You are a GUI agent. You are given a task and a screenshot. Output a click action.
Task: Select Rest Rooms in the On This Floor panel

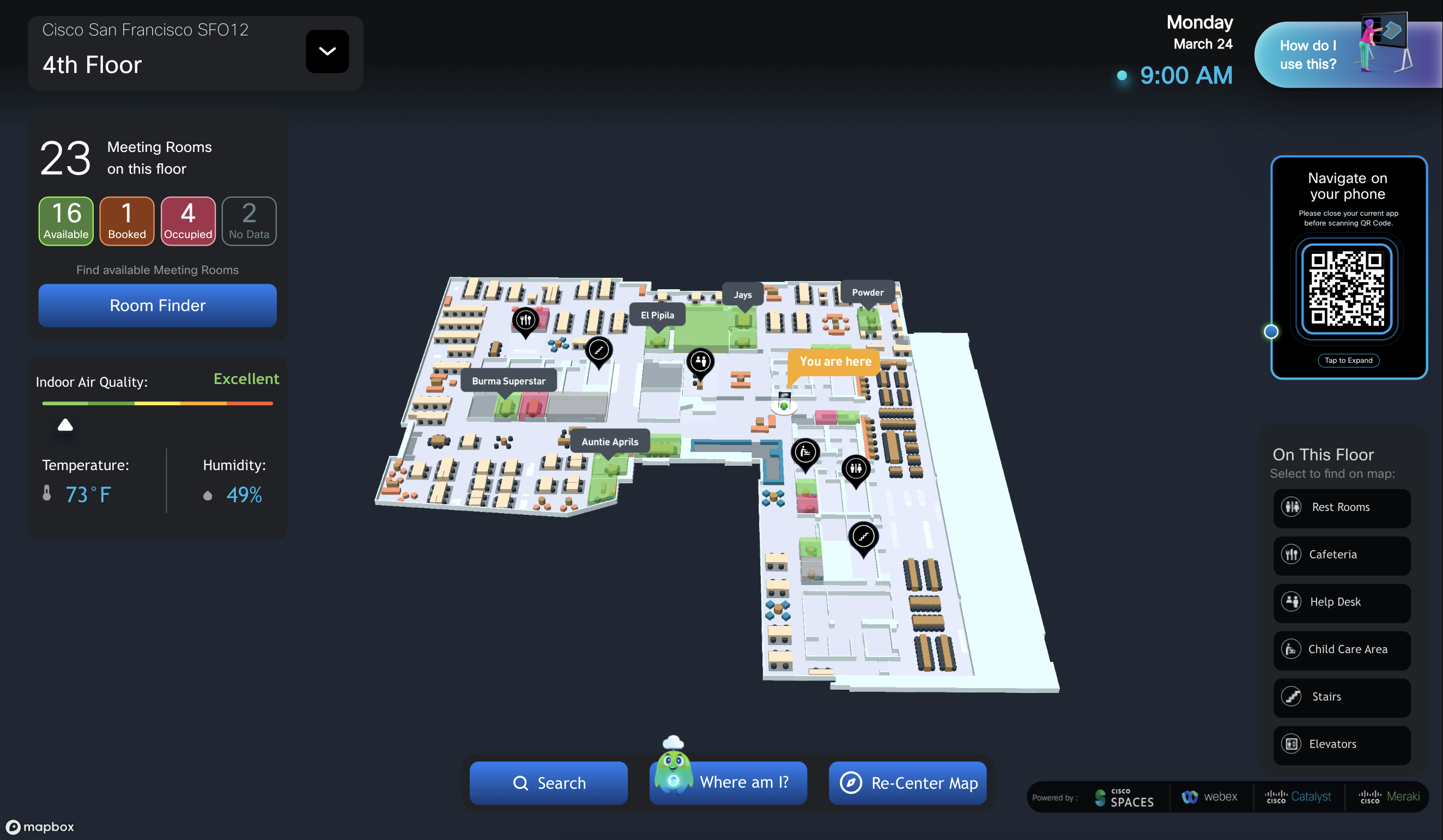click(x=1342, y=507)
